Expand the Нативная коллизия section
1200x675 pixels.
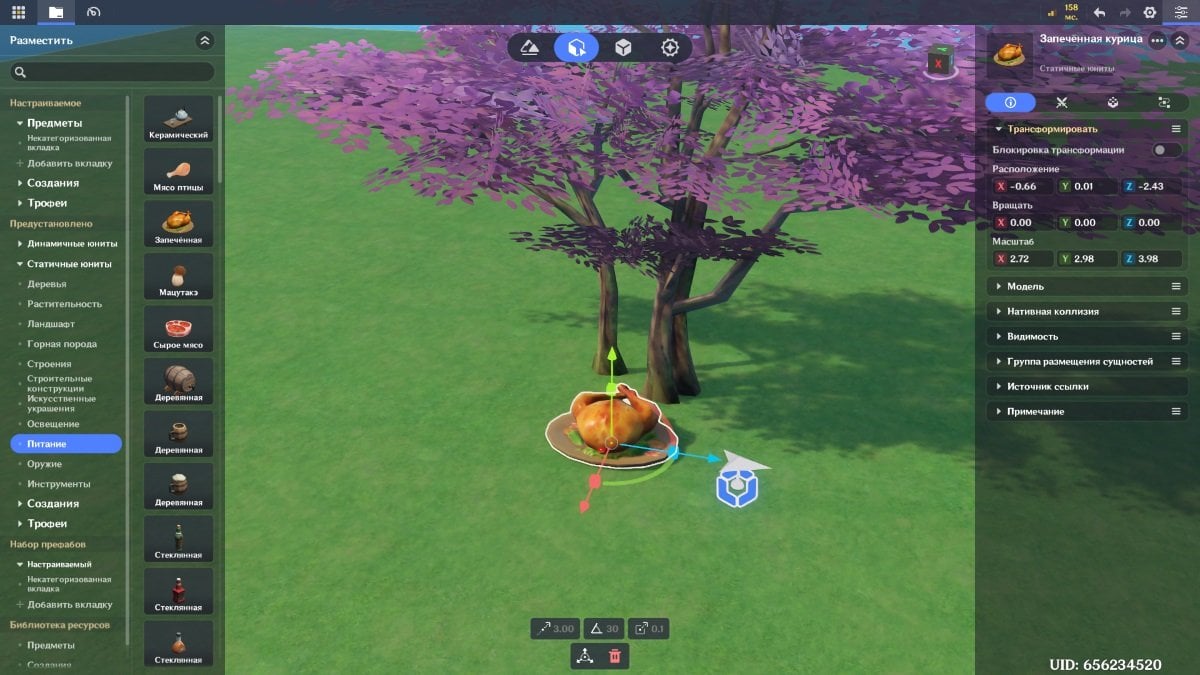click(x=1052, y=312)
